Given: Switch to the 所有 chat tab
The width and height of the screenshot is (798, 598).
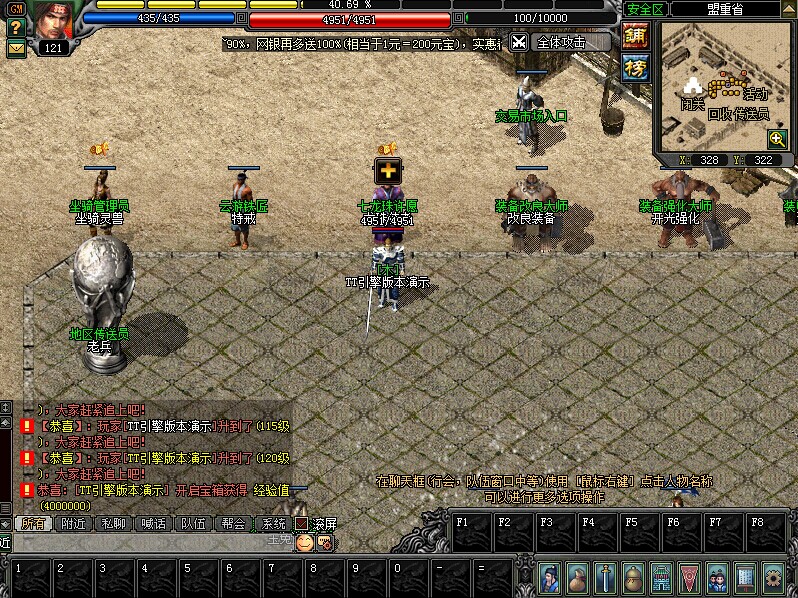Looking at the screenshot, I should pyautogui.click(x=33, y=523).
